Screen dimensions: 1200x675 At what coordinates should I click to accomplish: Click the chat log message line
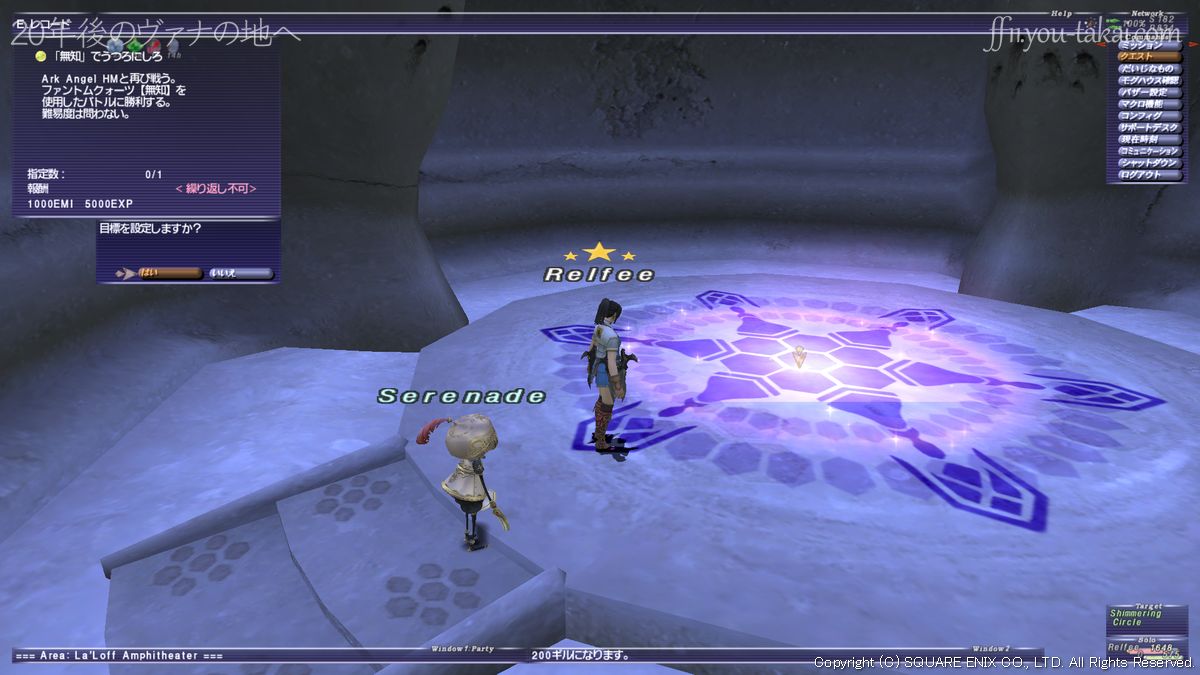(x=580, y=656)
